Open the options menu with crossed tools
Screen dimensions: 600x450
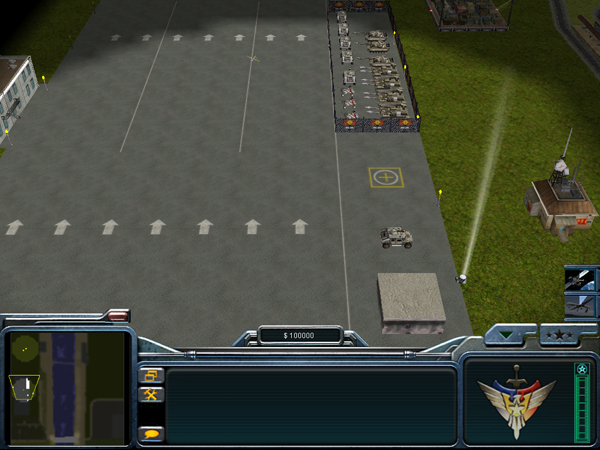point(152,395)
